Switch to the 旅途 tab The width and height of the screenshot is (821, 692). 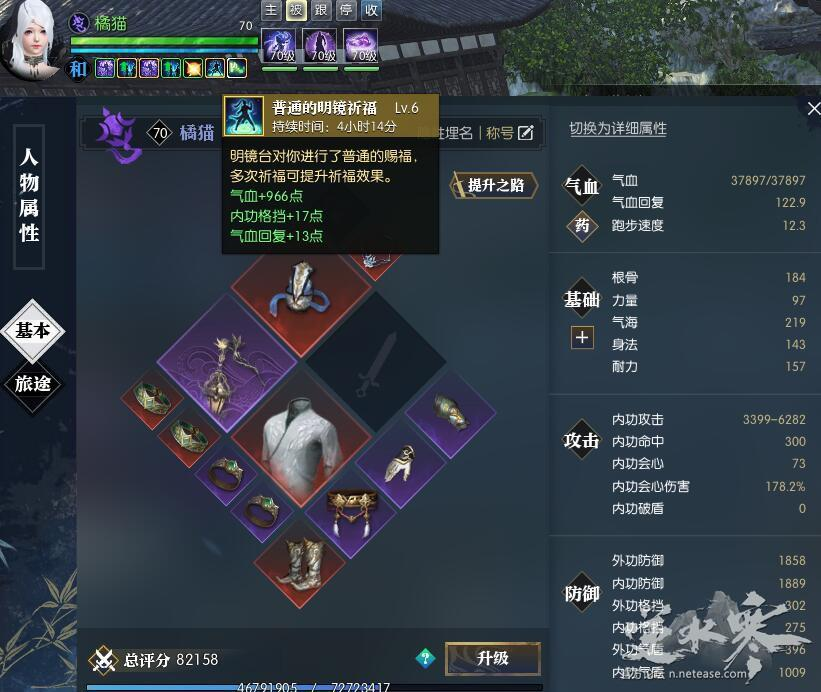point(32,383)
